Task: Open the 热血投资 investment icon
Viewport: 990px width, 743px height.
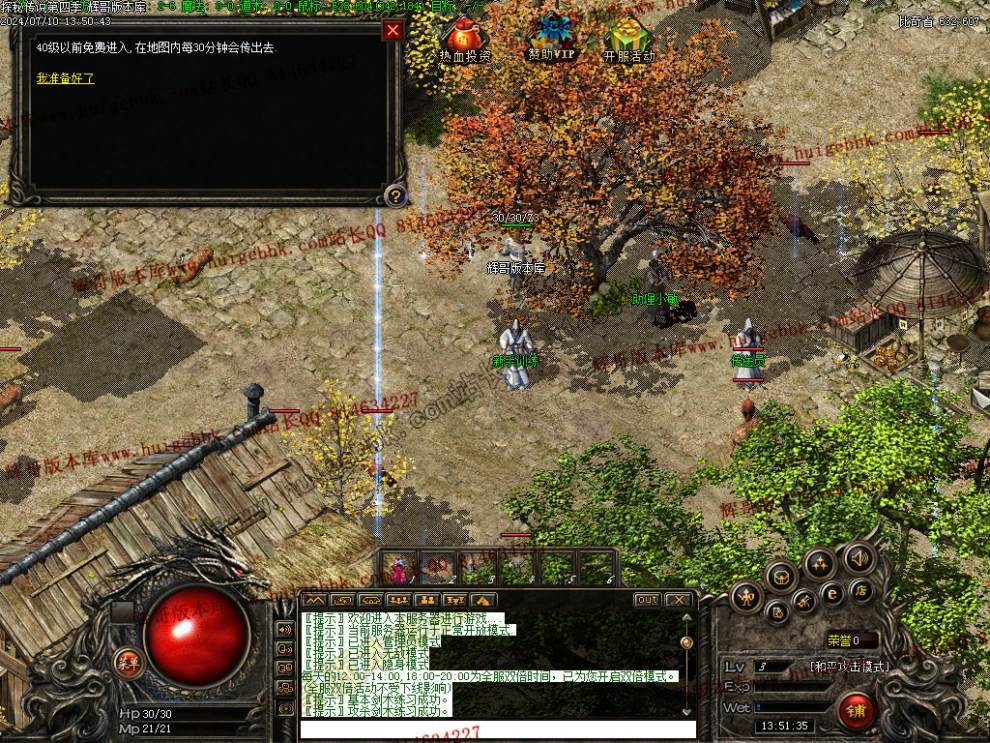Action: click(x=465, y=40)
